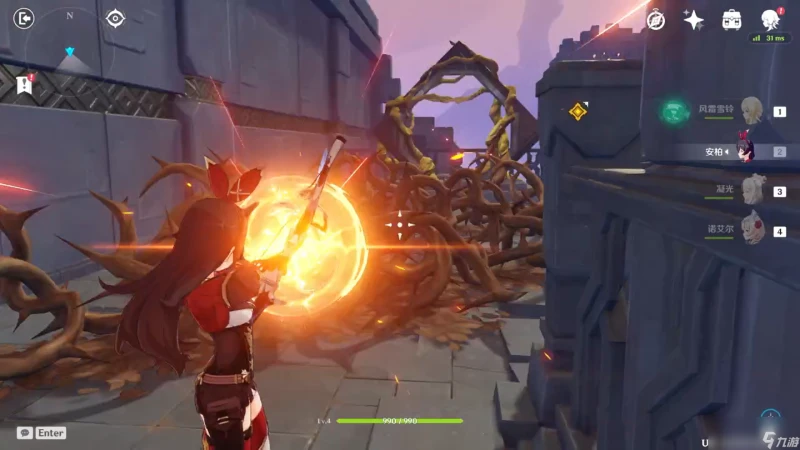Select active character 安柏 in party list

pos(745,152)
